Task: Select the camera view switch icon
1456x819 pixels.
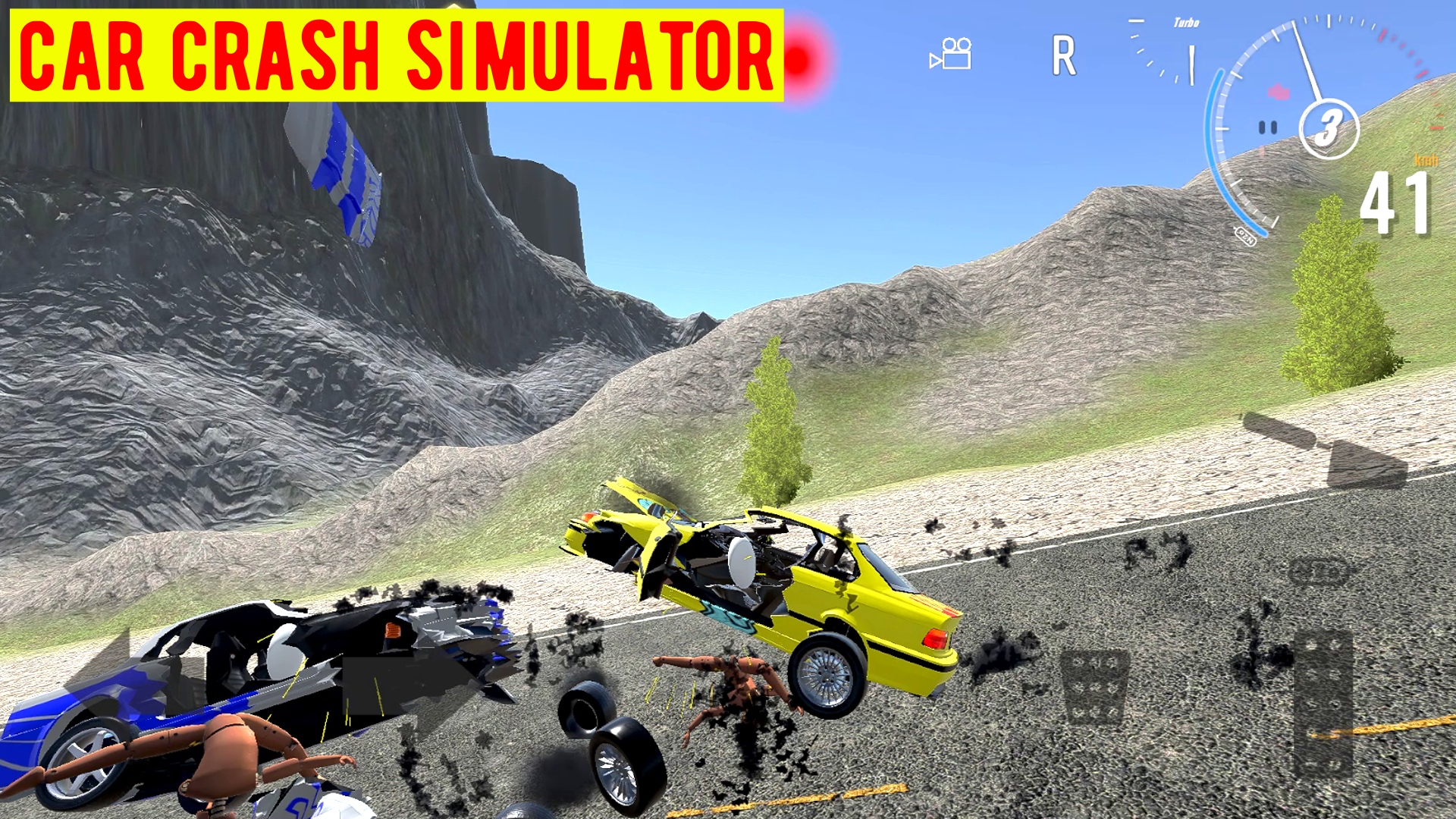Action: pyautogui.click(x=949, y=55)
